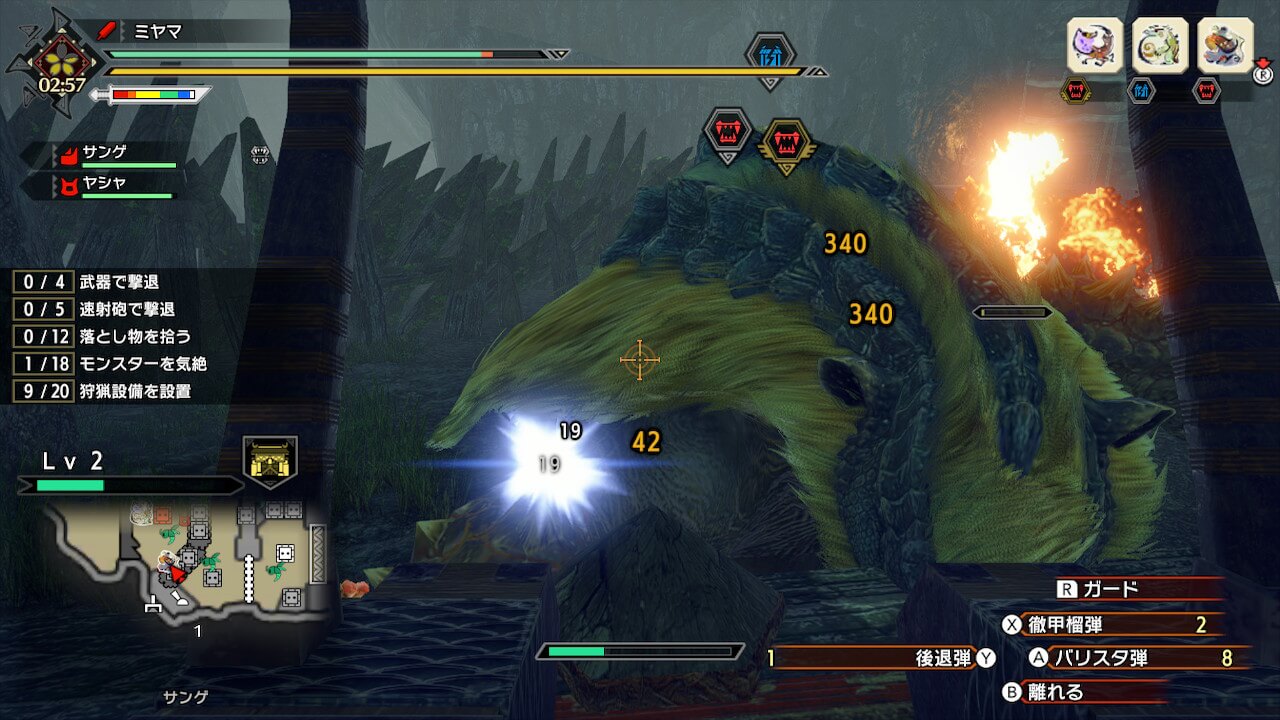Click the flower quest emblem beside the timer
Viewport: 1280px width, 720px height.
pos(55,58)
